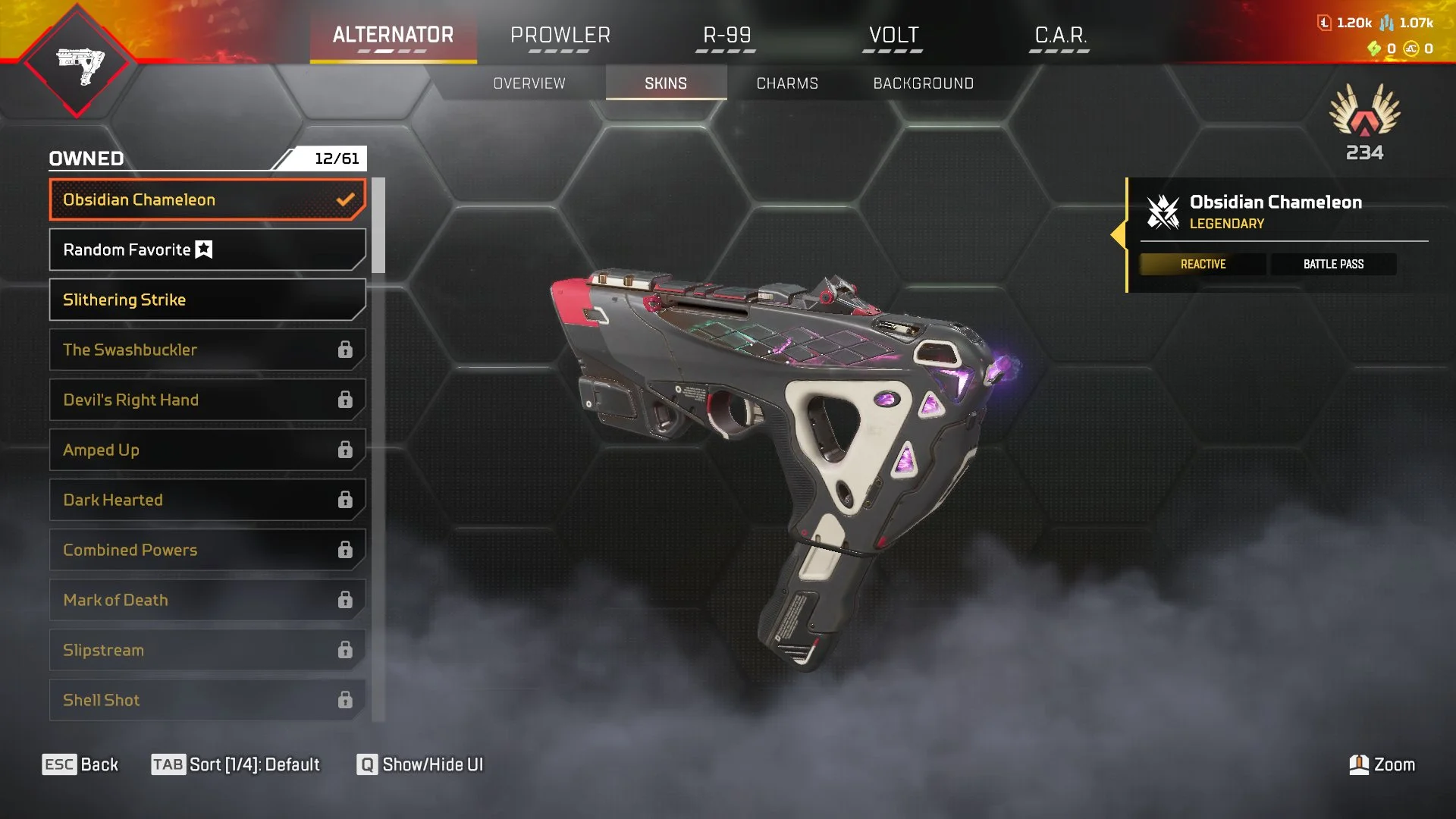Select the Amped Up skin entry
This screenshot has width=1456, height=819.
point(207,450)
